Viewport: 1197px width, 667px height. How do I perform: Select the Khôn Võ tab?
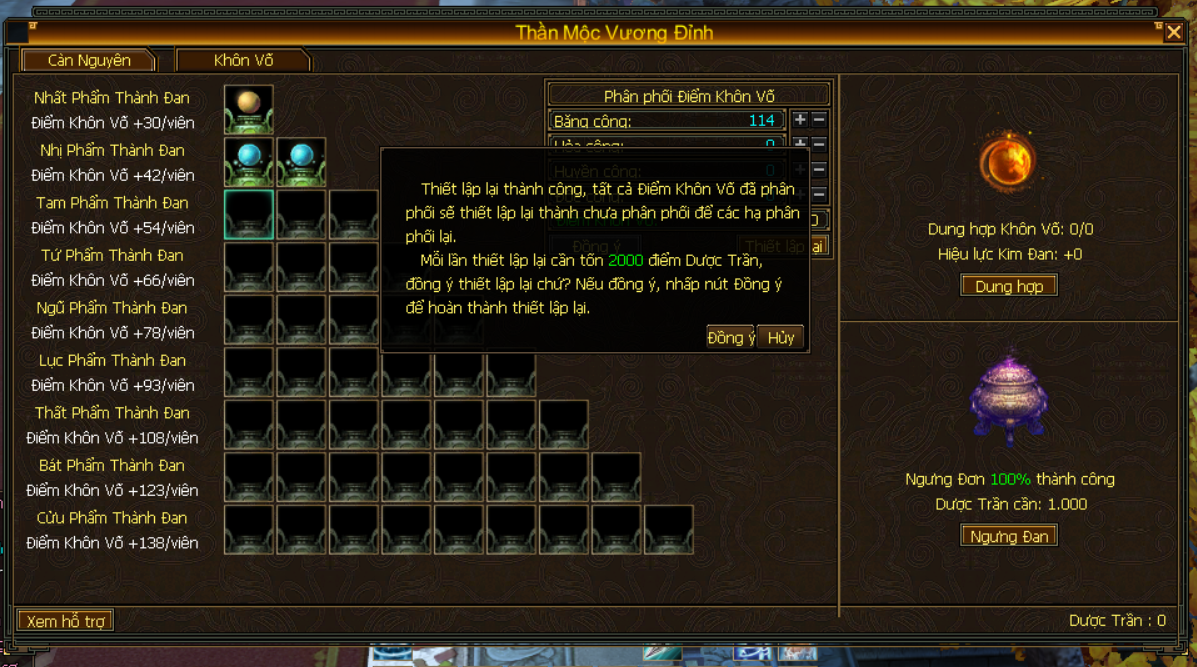click(243, 60)
